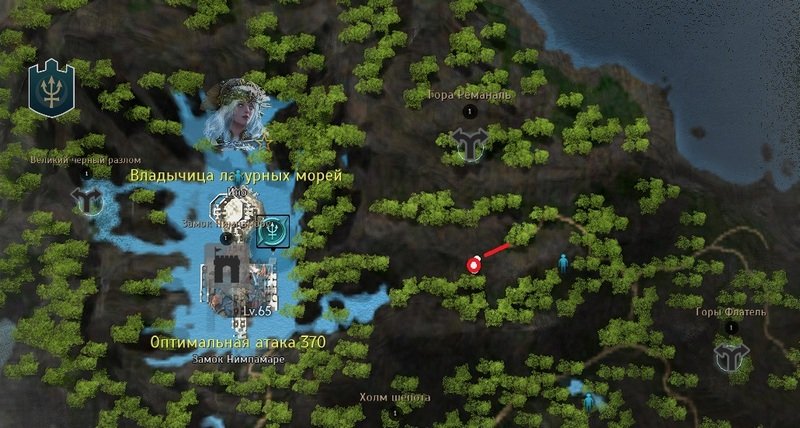Click the red player location marker
Image resolution: width=800 pixels, height=428 pixels.
coord(473,265)
